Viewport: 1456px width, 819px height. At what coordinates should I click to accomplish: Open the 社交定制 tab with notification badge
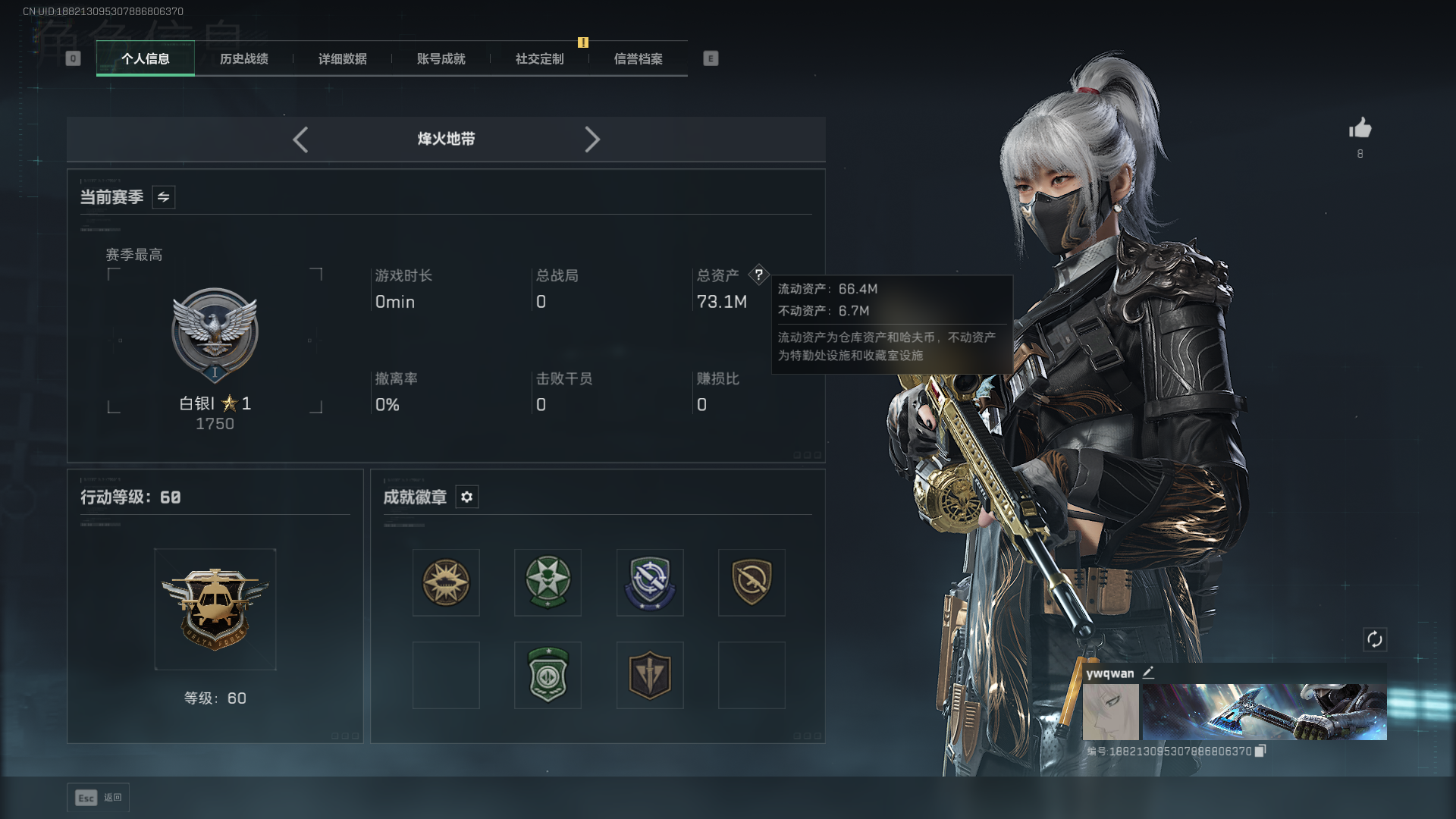click(x=538, y=58)
